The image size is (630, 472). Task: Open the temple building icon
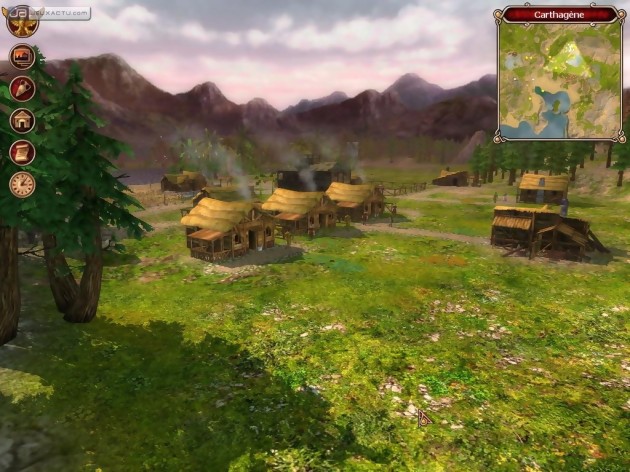click(x=22, y=121)
